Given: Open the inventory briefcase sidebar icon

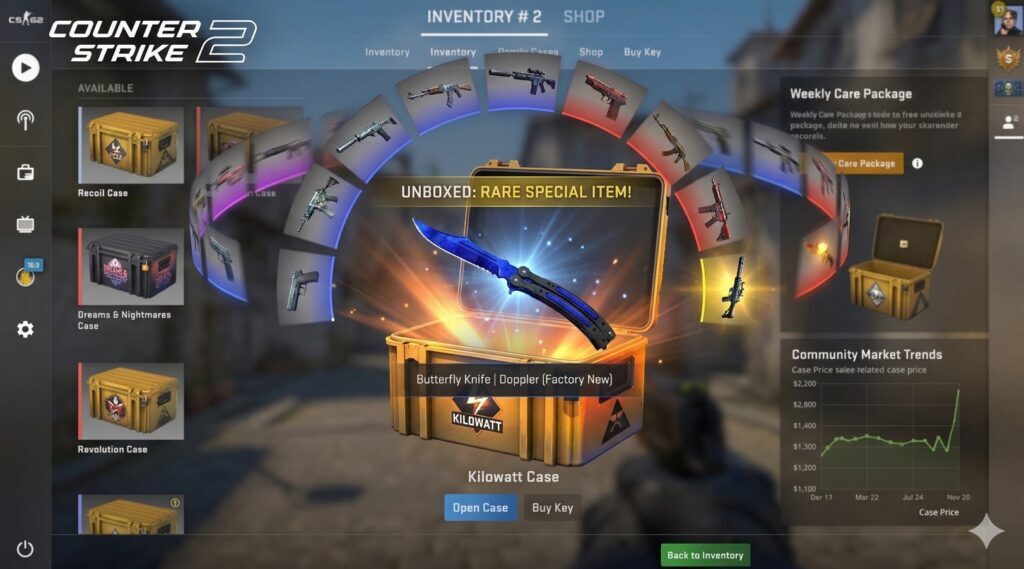Looking at the screenshot, I should pyautogui.click(x=25, y=172).
